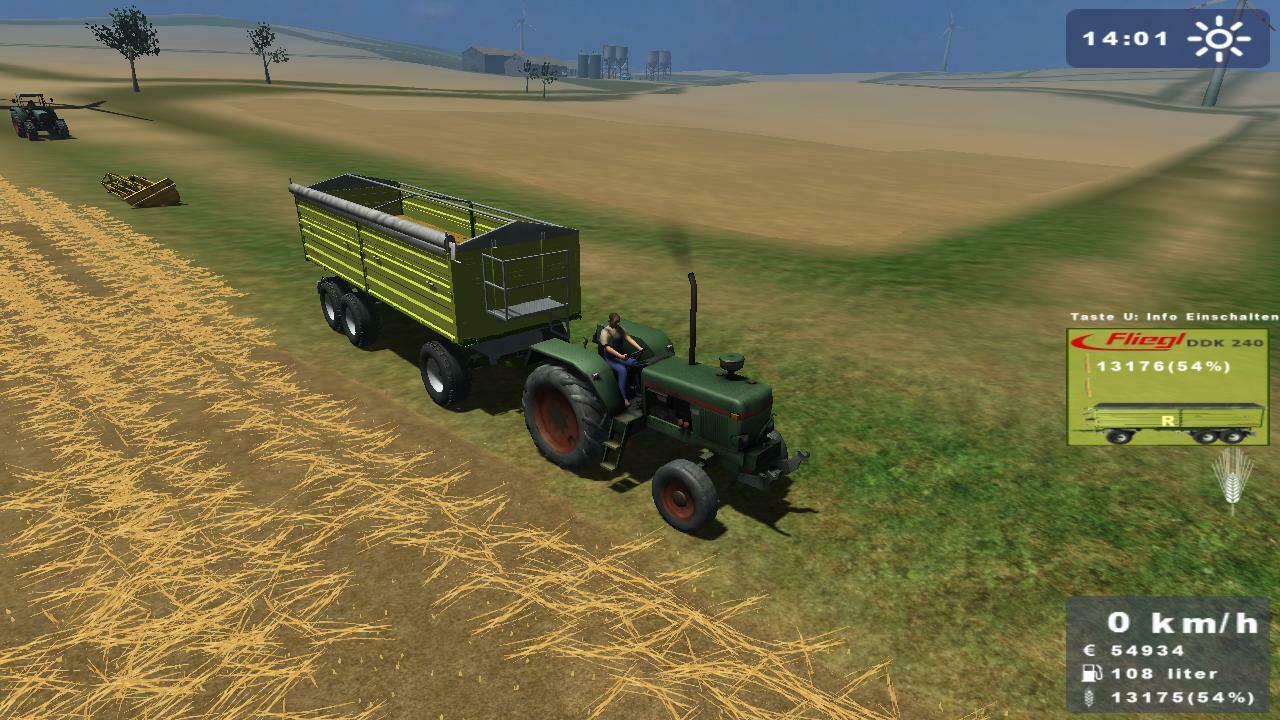
Task: Click the DDK 240 model label
Action: pos(1225,343)
